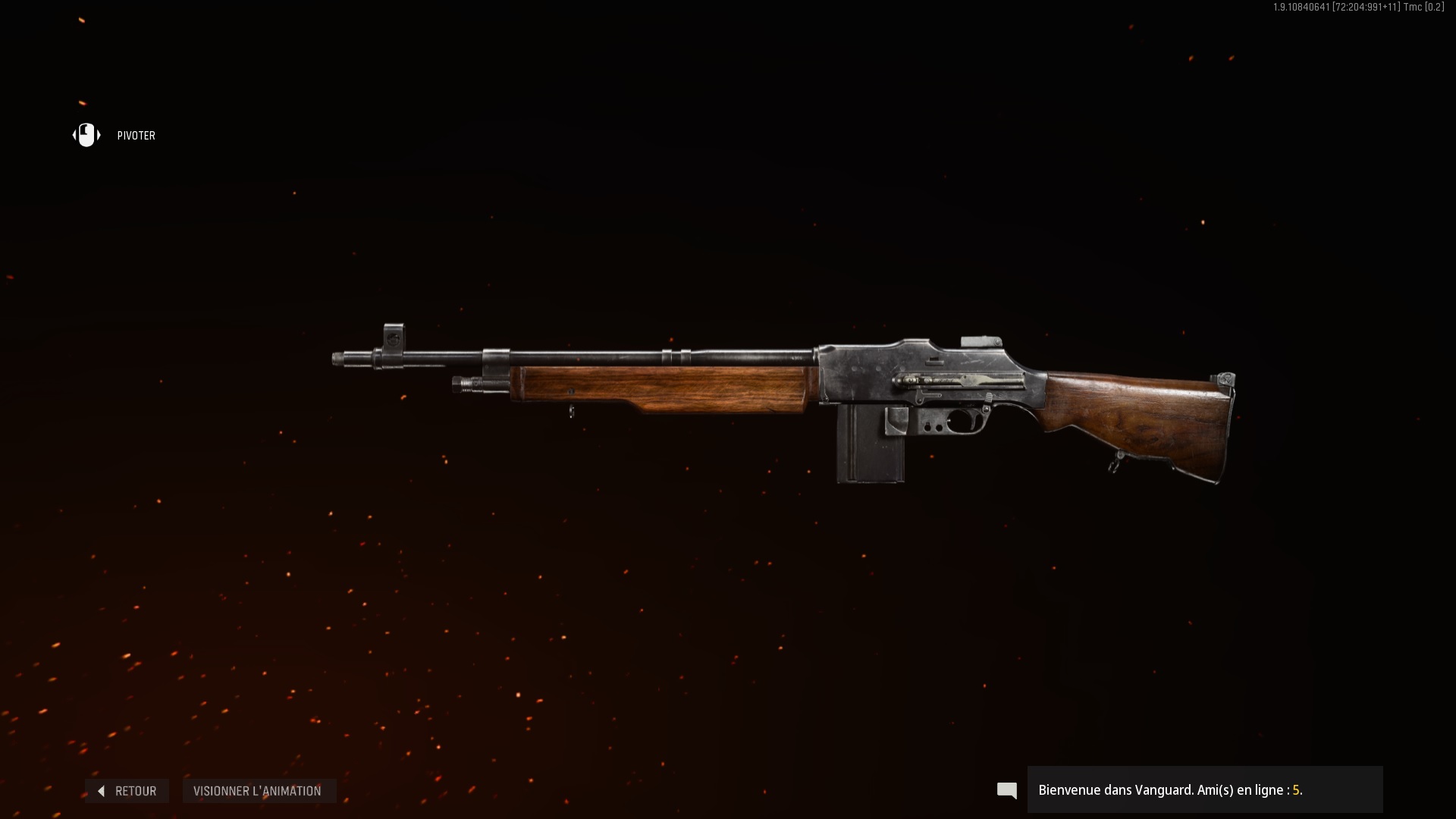Click the front sight post of the rifle
Viewport: 1456px width, 819px height.
(x=394, y=337)
